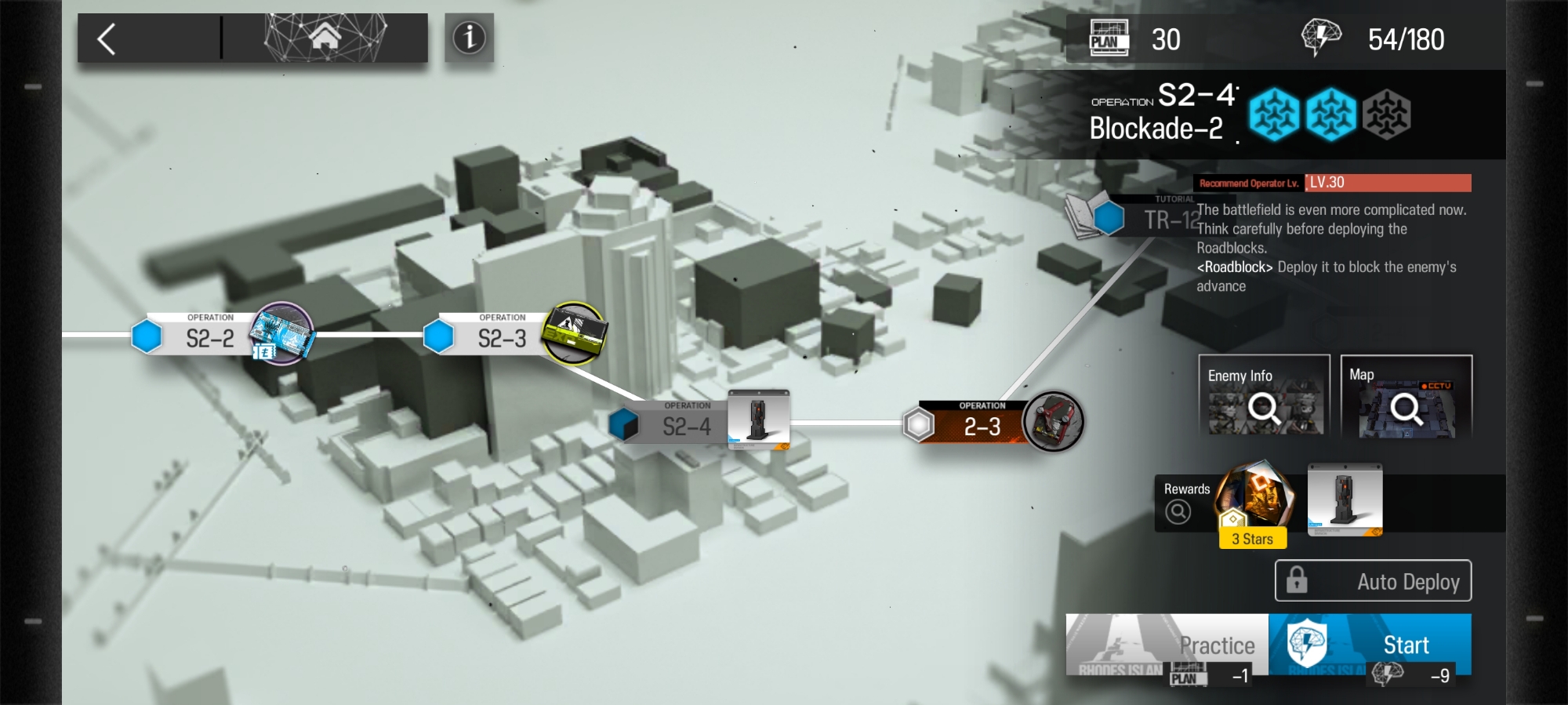Return to the home screen
The height and width of the screenshot is (705, 1568).
(x=325, y=37)
